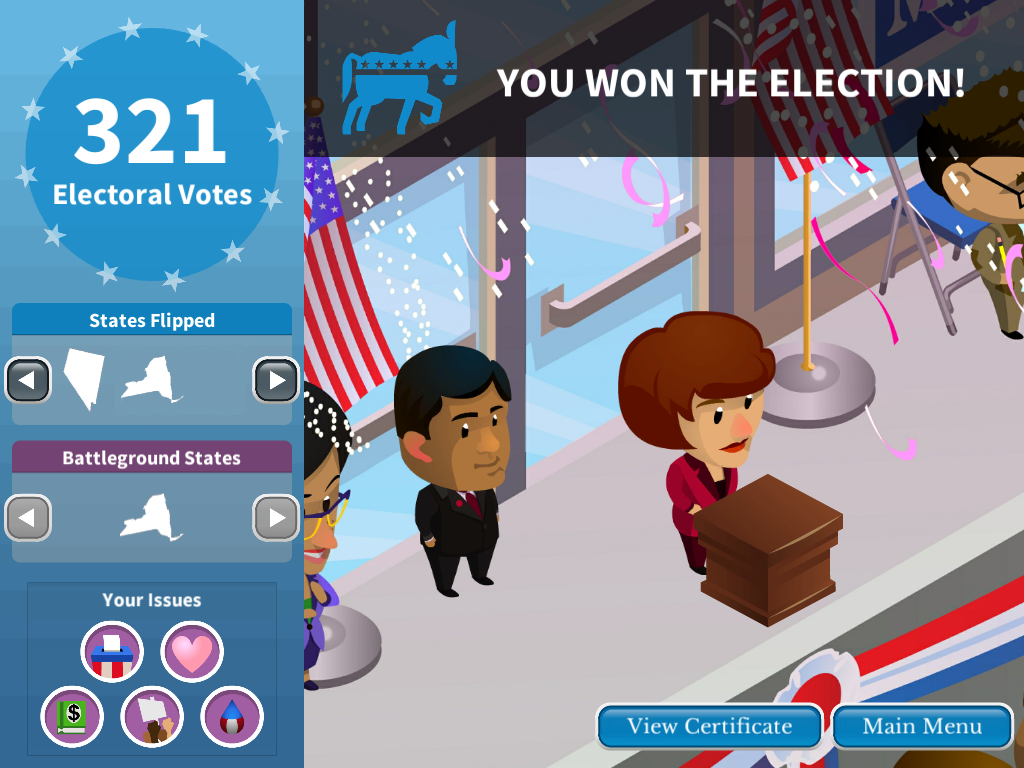
Task: Click the Battleground States right arrow
Action: pos(276,518)
